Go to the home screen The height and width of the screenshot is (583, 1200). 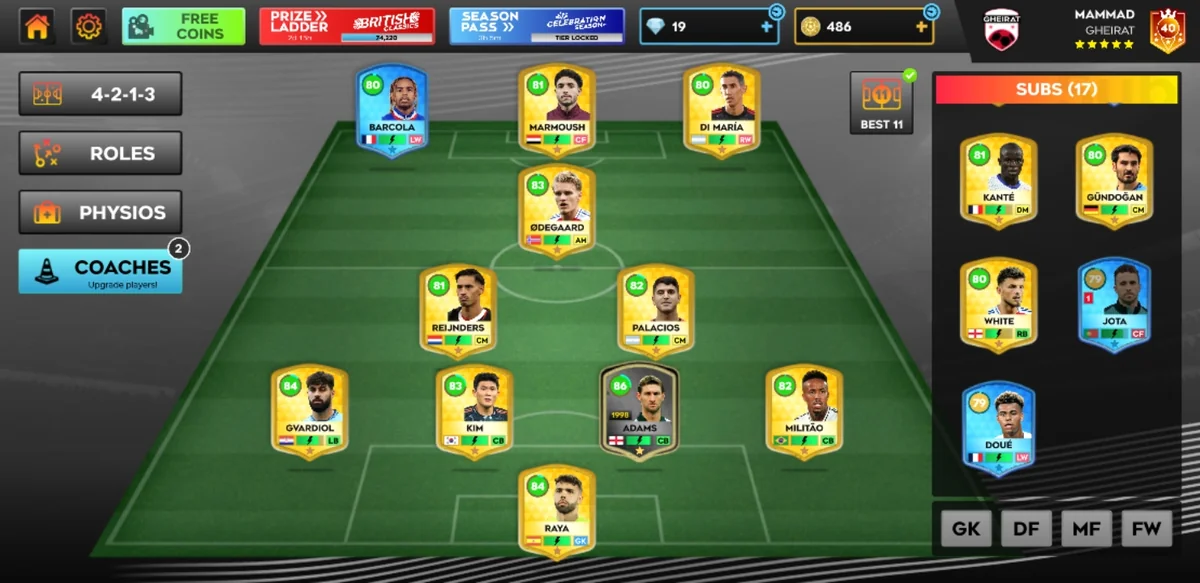pos(37,27)
